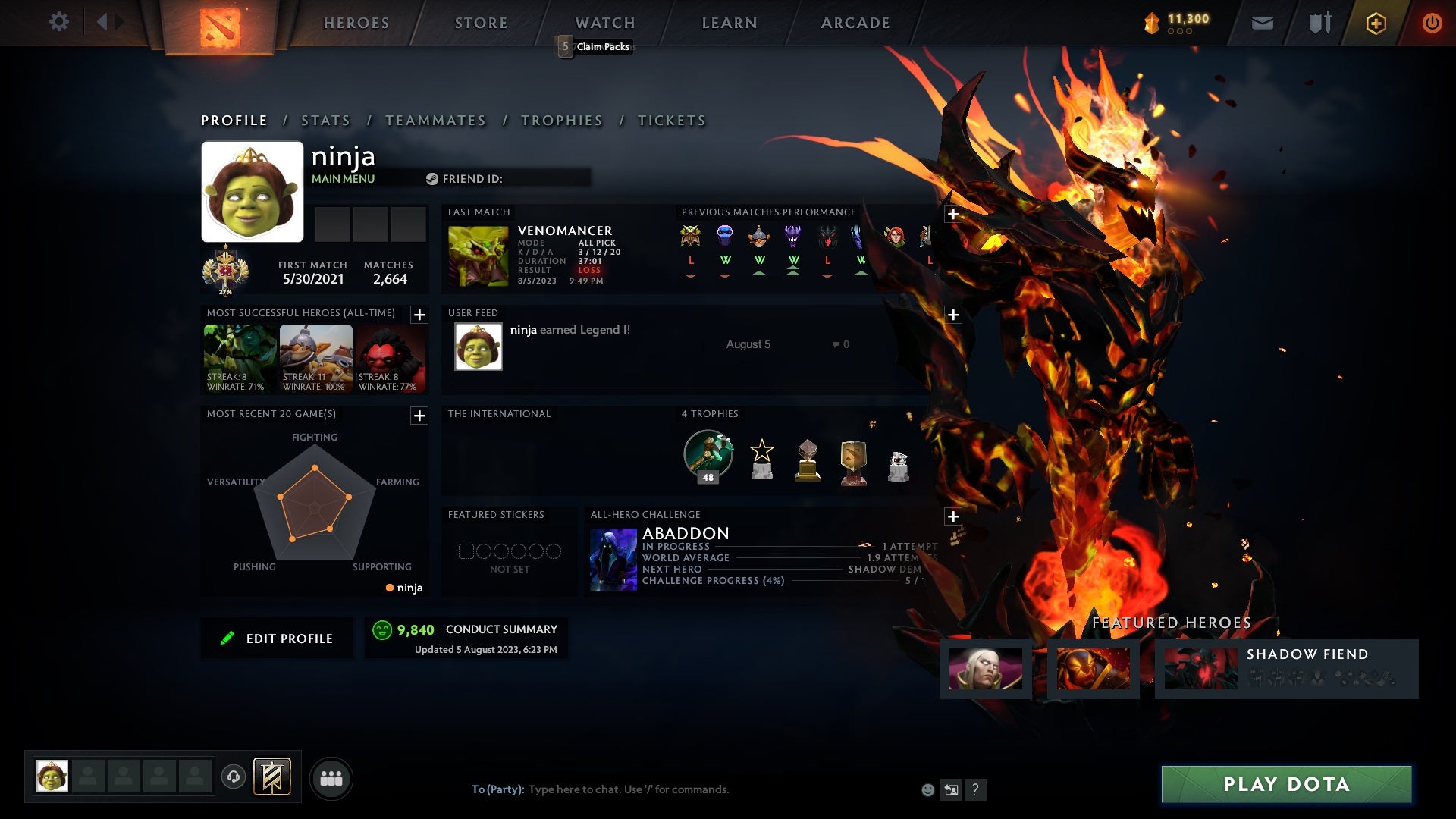The image size is (1456, 819).
Task: Click the power exit icon
Action: pos(1432,23)
